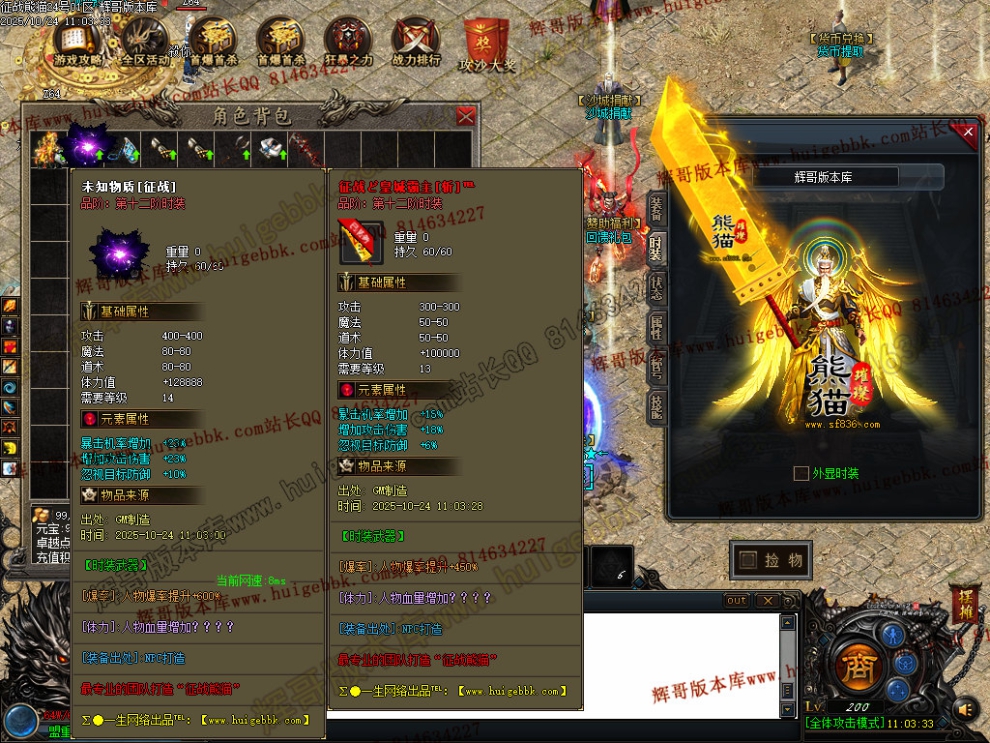990x743 pixels.
Task: Switch to the 装备 equipment tab
Action: pos(656,207)
